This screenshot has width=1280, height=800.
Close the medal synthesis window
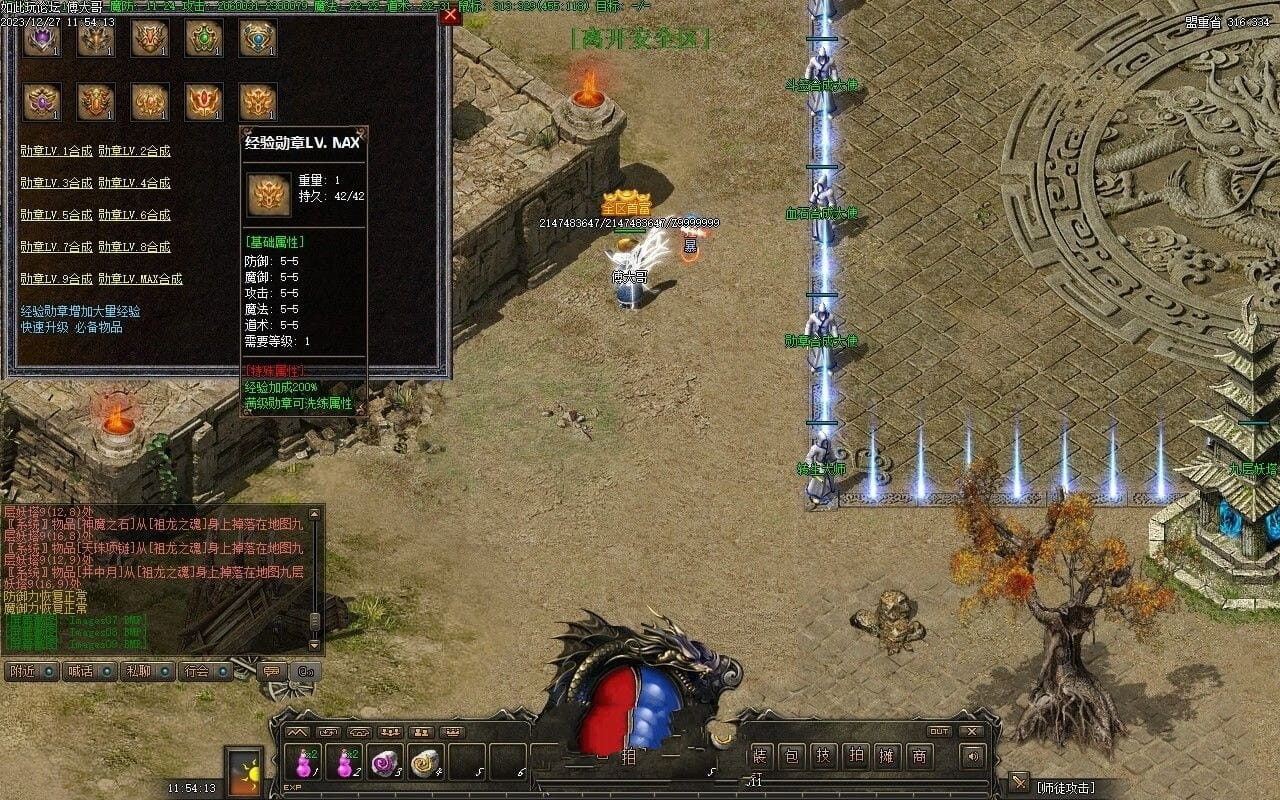(450, 15)
